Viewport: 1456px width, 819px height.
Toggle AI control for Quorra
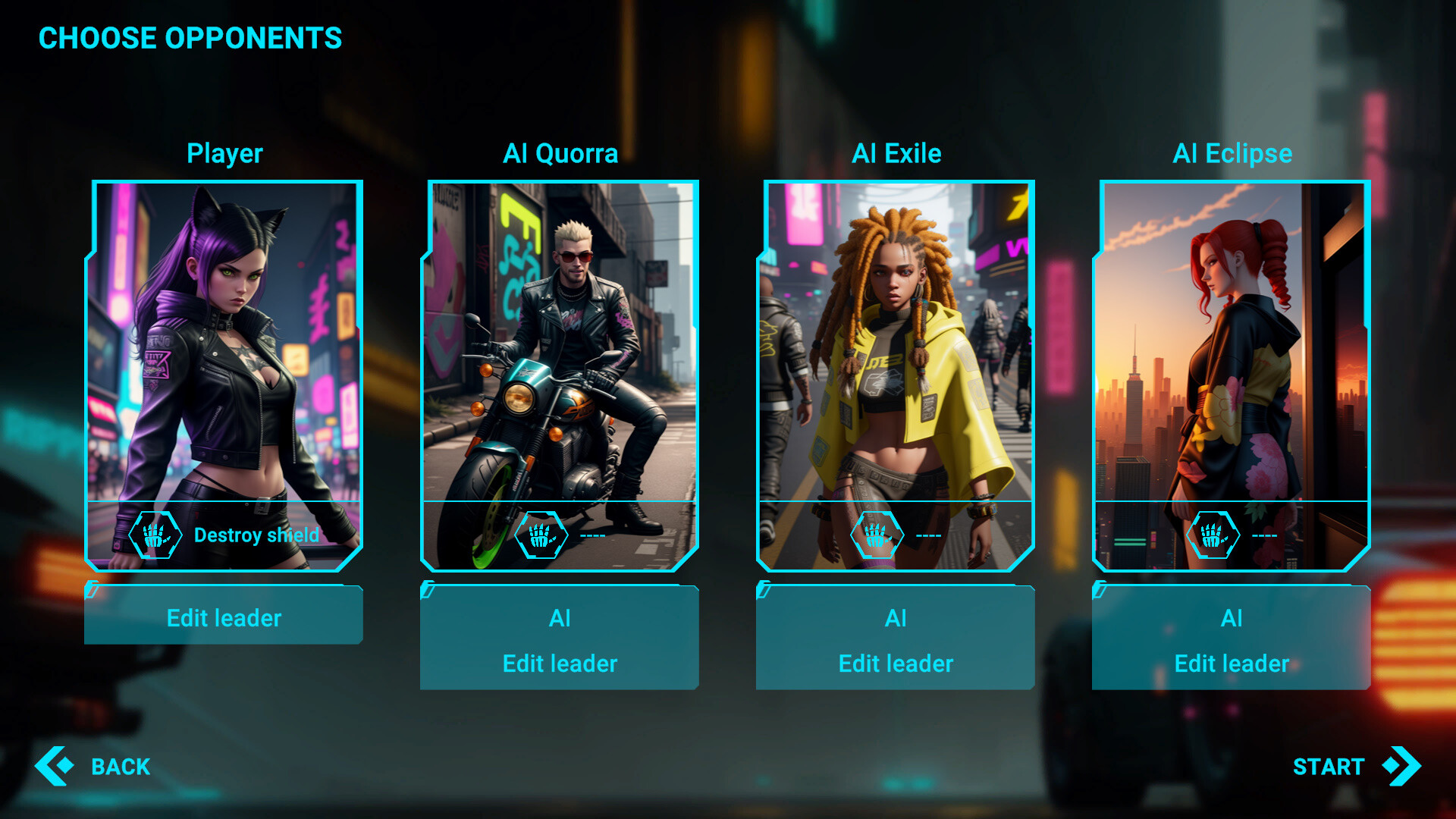pyautogui.click(x=559, y=618)
